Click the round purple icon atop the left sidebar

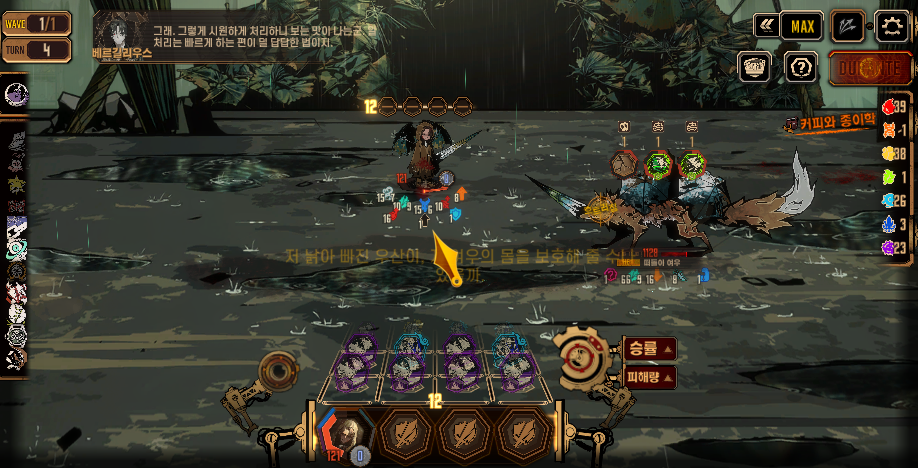click(16, 94)
